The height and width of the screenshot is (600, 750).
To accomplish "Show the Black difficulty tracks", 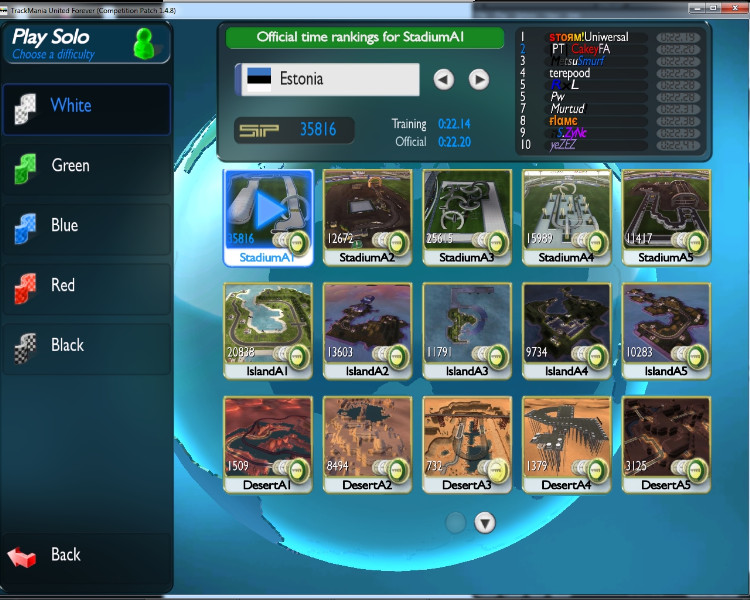I will pos(85,347).
